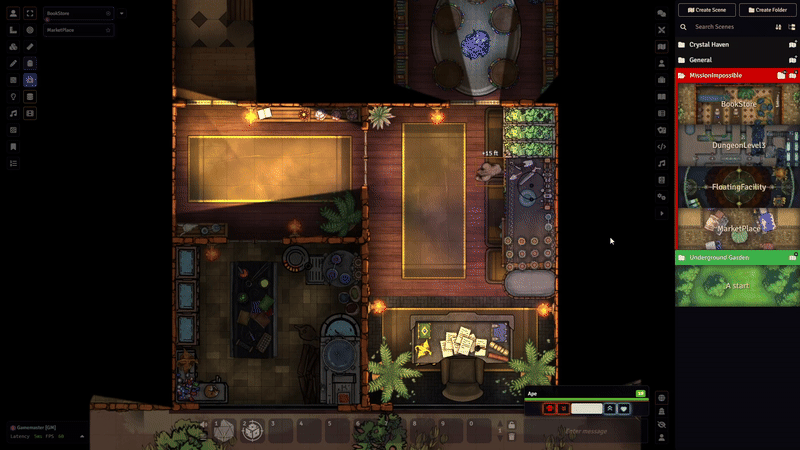800x450 pixels.
Task: Collapse the scene navigation dropdown arrow
Action: click(122, 14)
